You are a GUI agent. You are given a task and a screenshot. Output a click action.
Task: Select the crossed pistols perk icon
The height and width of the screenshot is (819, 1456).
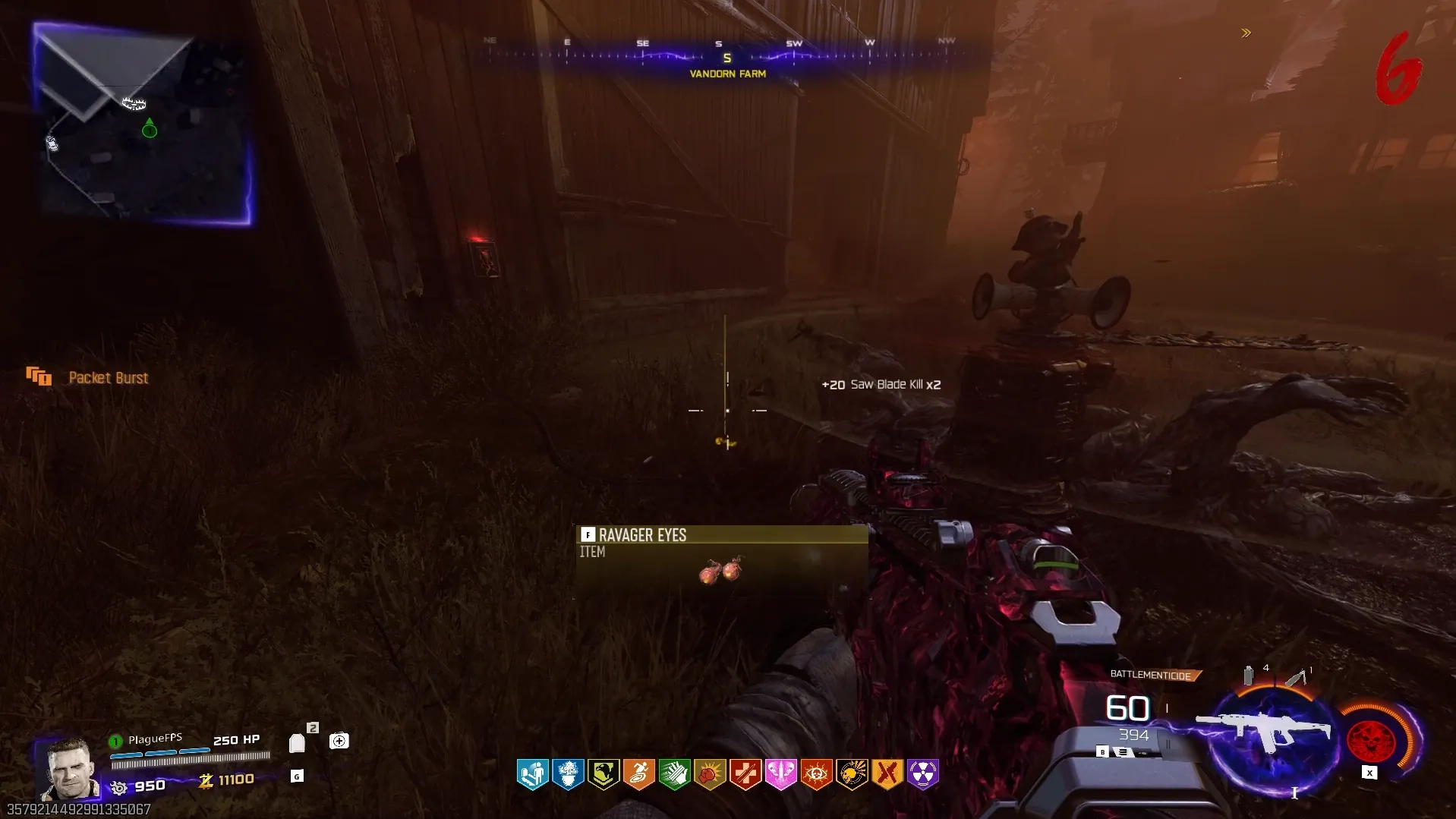[x=887, y=774]
